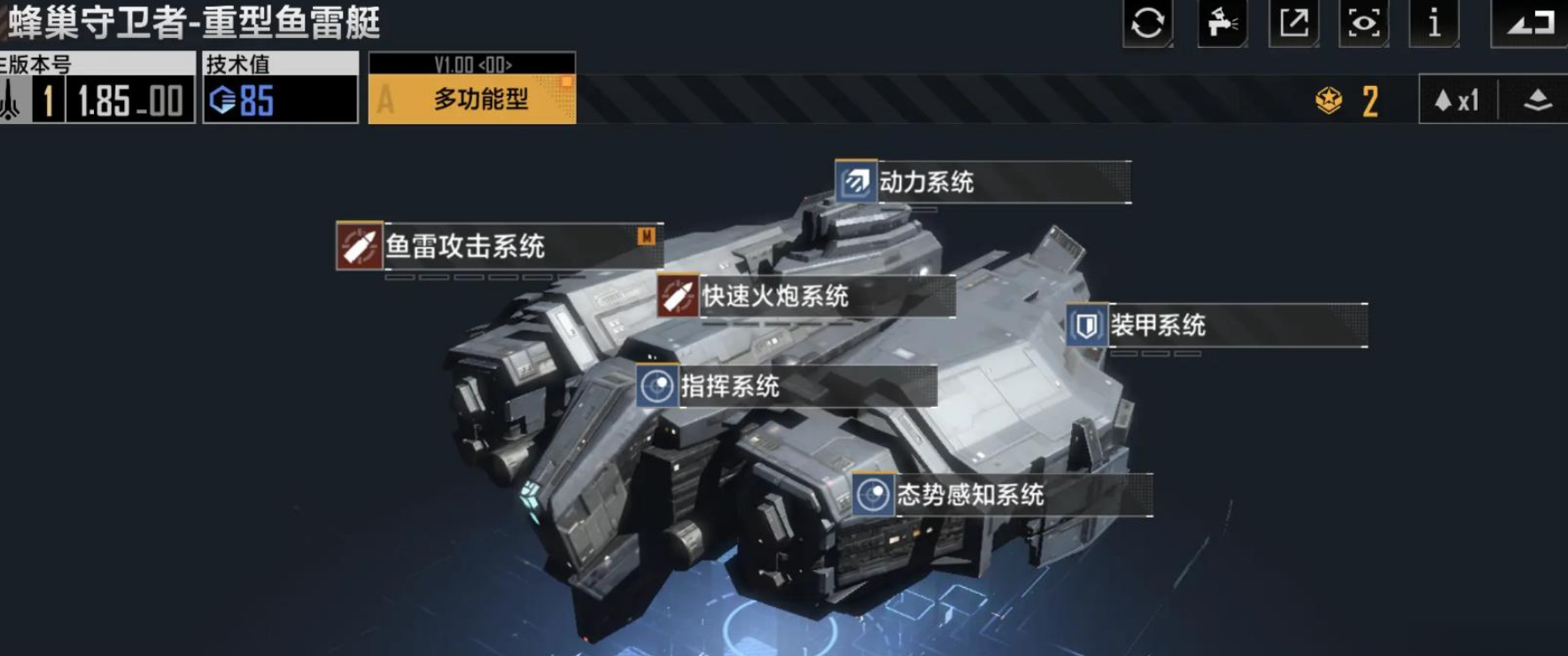This screenshot has width=1568, height=656.
Task: Expand the x1 multiplier selector
Action: coord(1457,100)
